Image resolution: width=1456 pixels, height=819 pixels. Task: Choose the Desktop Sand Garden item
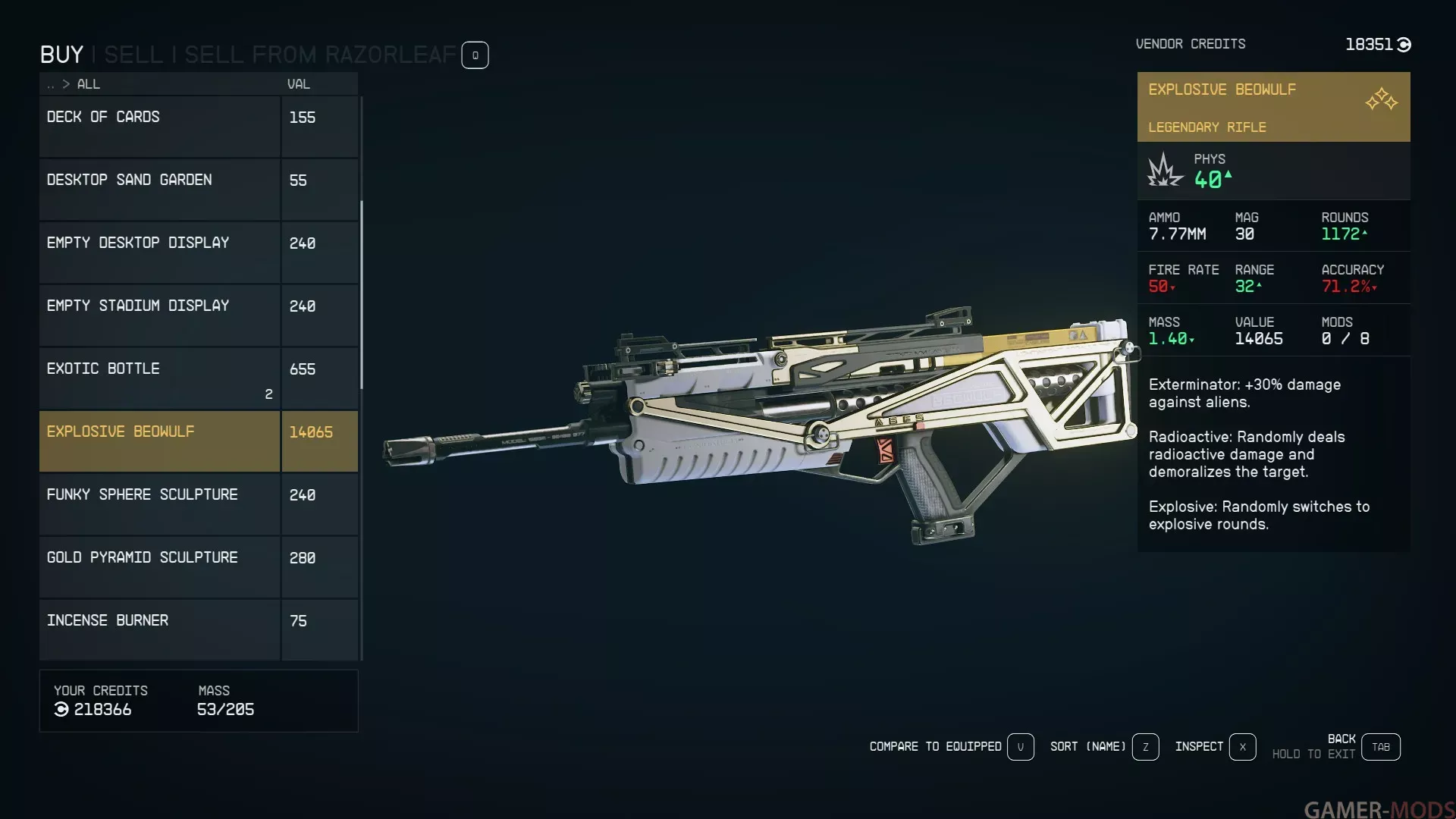159,190
